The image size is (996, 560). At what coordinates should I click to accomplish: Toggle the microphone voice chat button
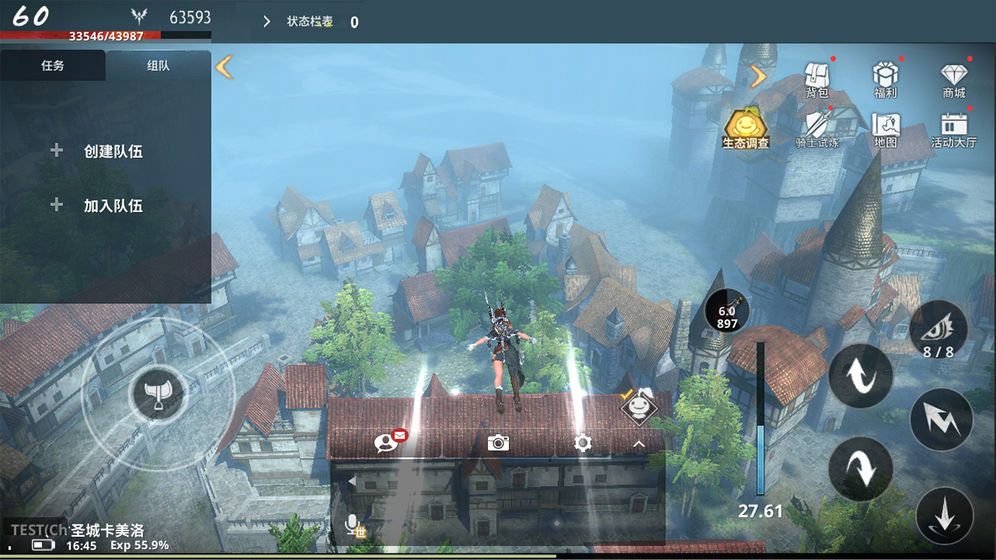(354, 524)
